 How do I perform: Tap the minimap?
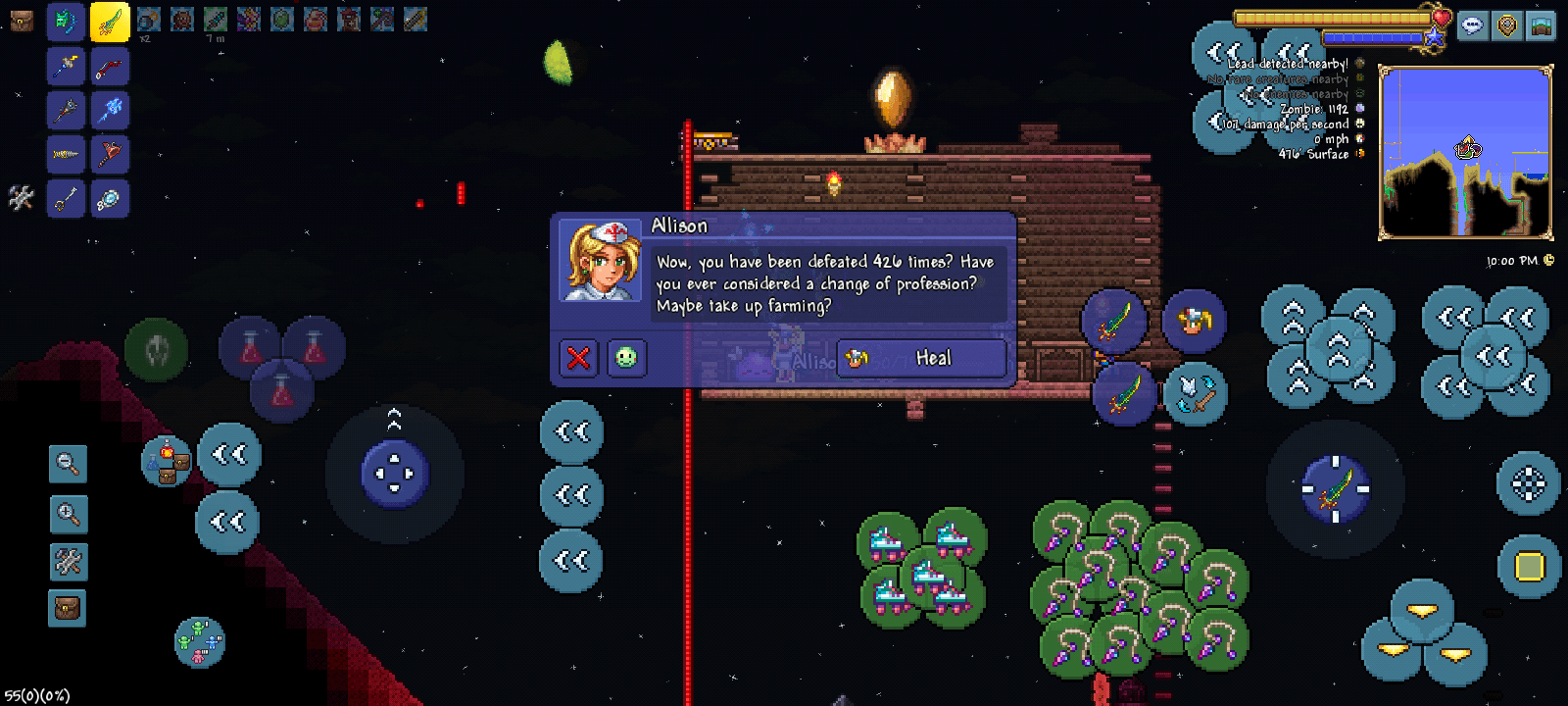[x=1465, y=152]
